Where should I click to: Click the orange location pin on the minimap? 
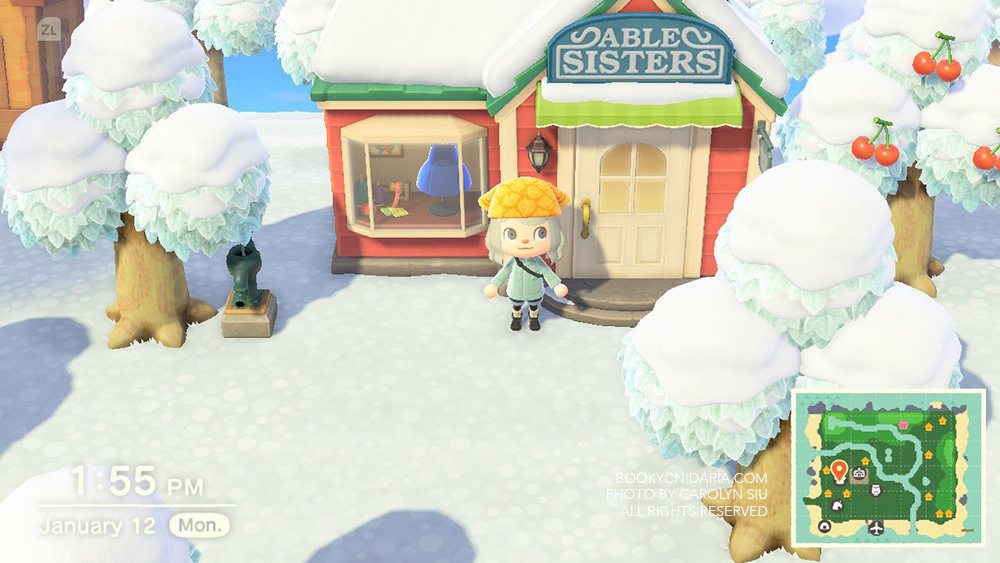[x=838, y=470]
